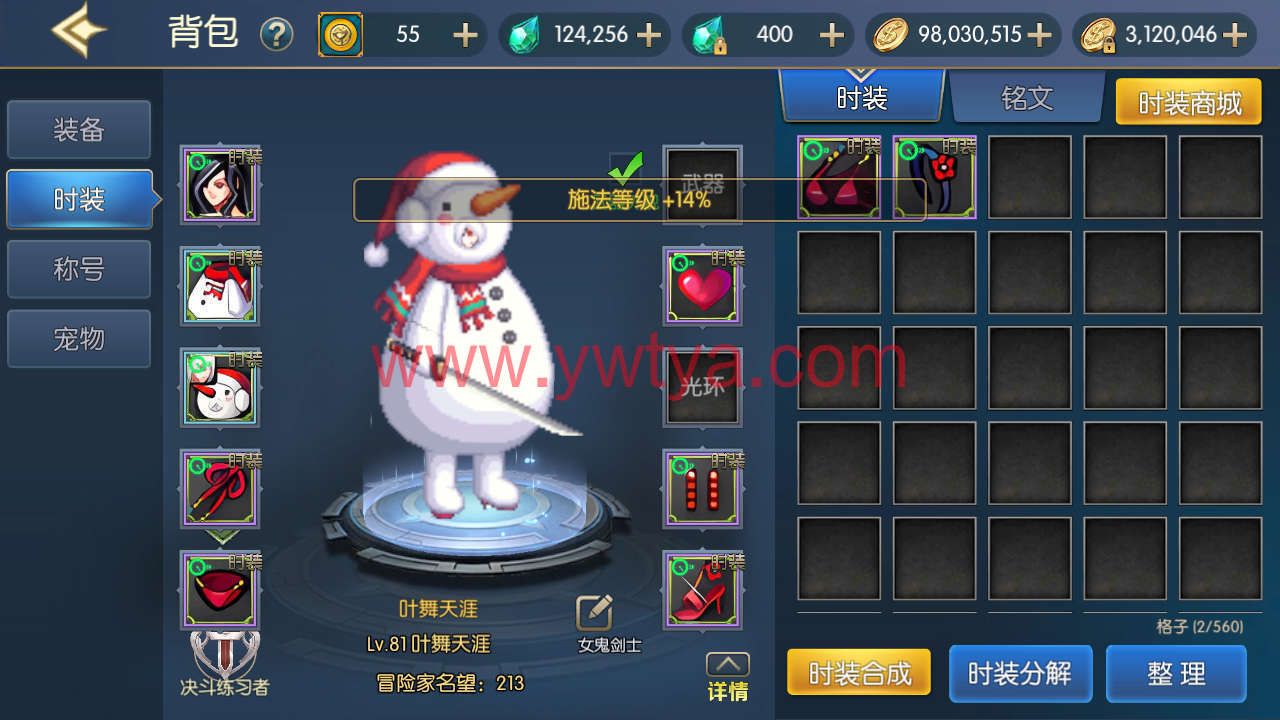Image resolution: width=1280 pixels, height=720 pixels.
Task: Open the backpack help question mark
Action: 276,35
